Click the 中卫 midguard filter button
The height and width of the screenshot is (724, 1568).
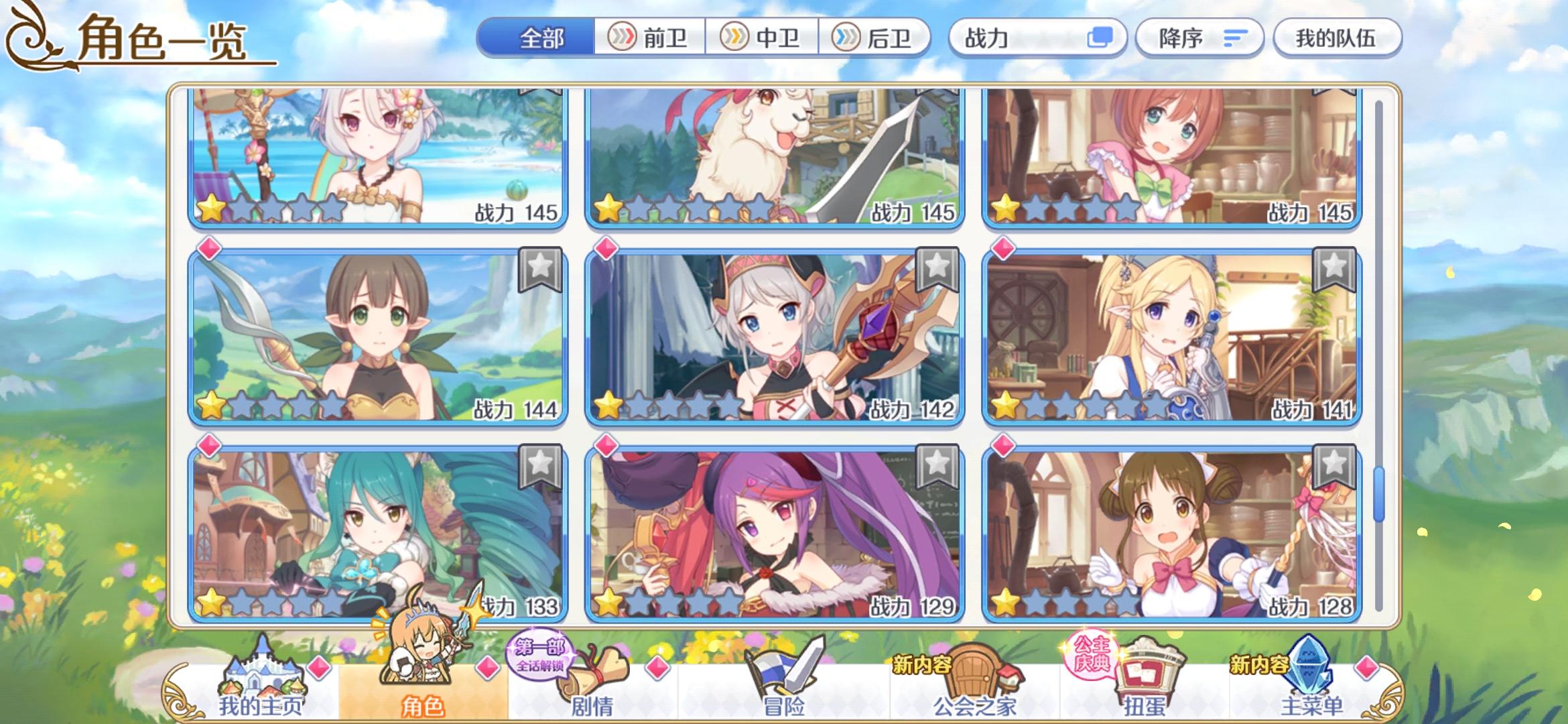[764, 38]
